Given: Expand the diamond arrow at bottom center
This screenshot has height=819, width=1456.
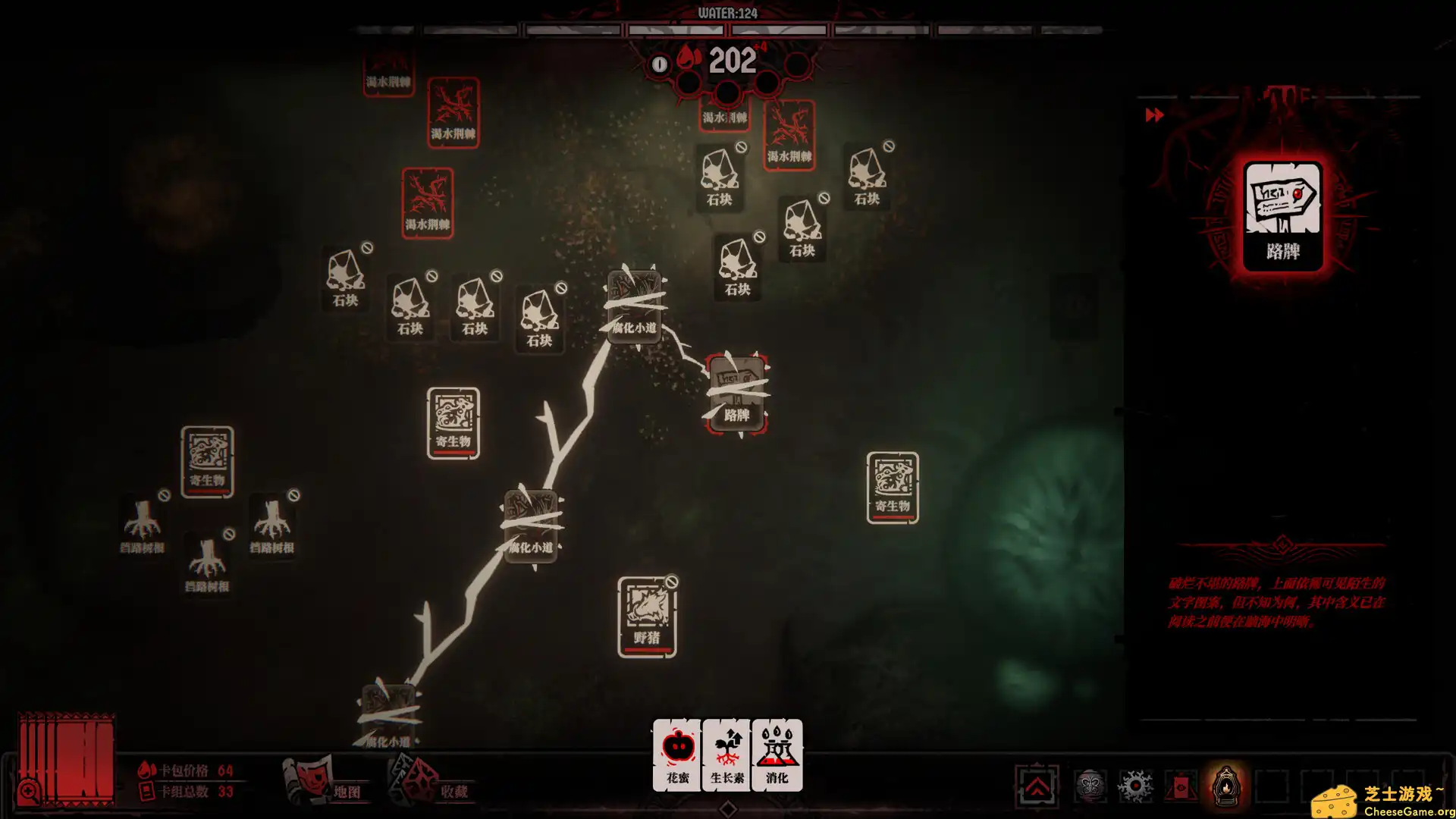Looking at the screenshot, I should point(728,809).
